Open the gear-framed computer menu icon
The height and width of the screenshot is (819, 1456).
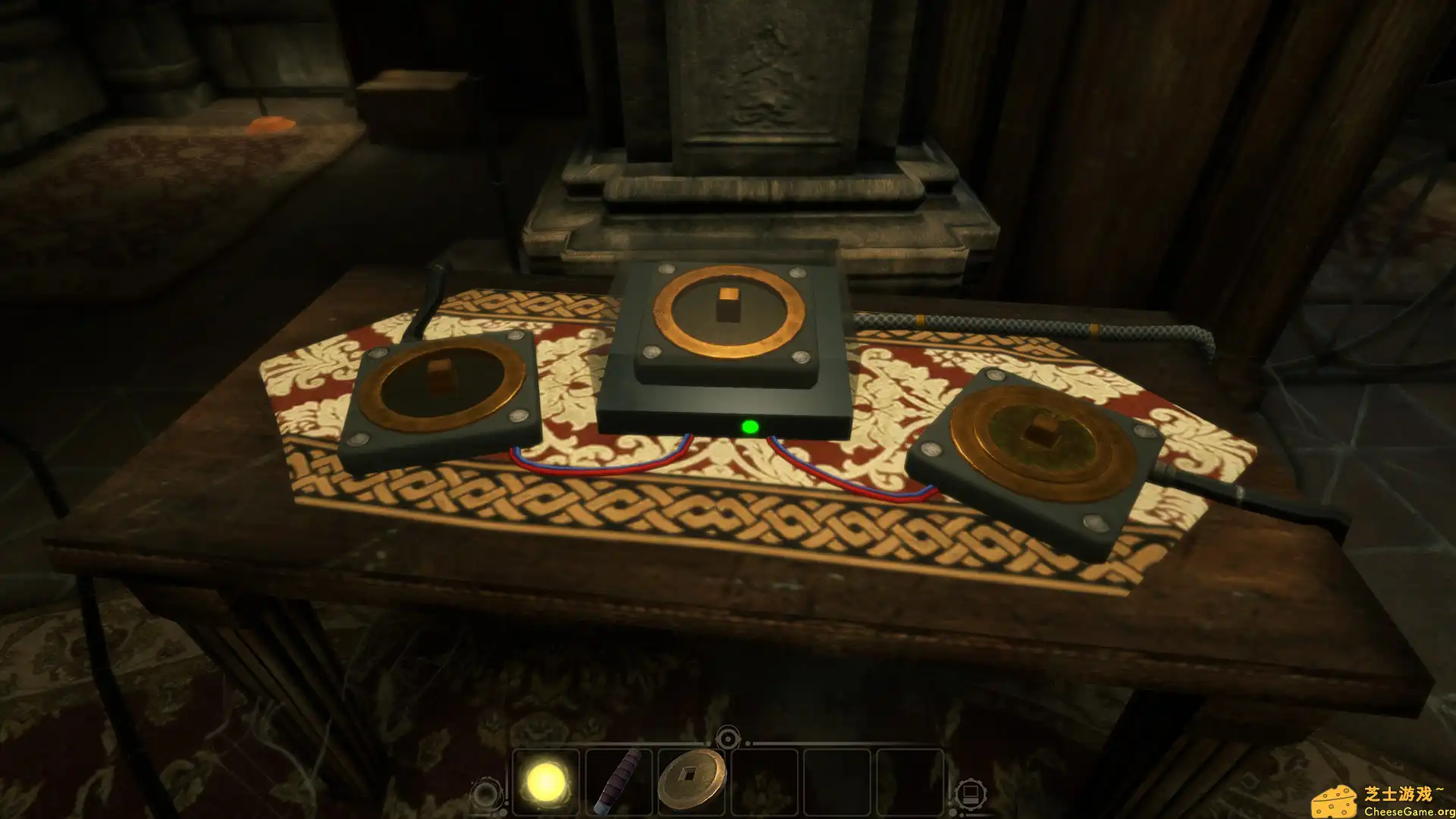click(969, 795)
